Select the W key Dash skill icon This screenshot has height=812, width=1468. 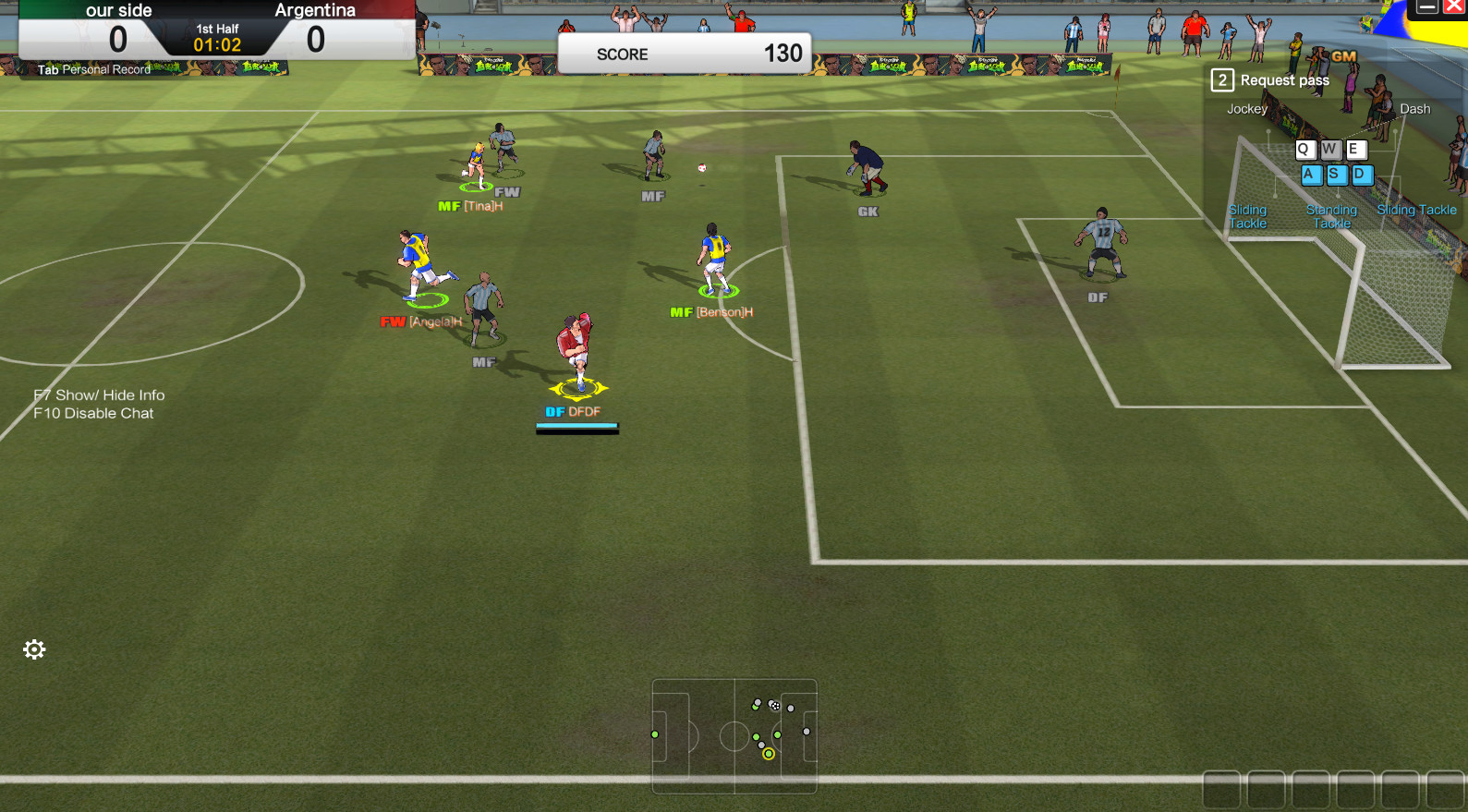(x=1330, y=149)
